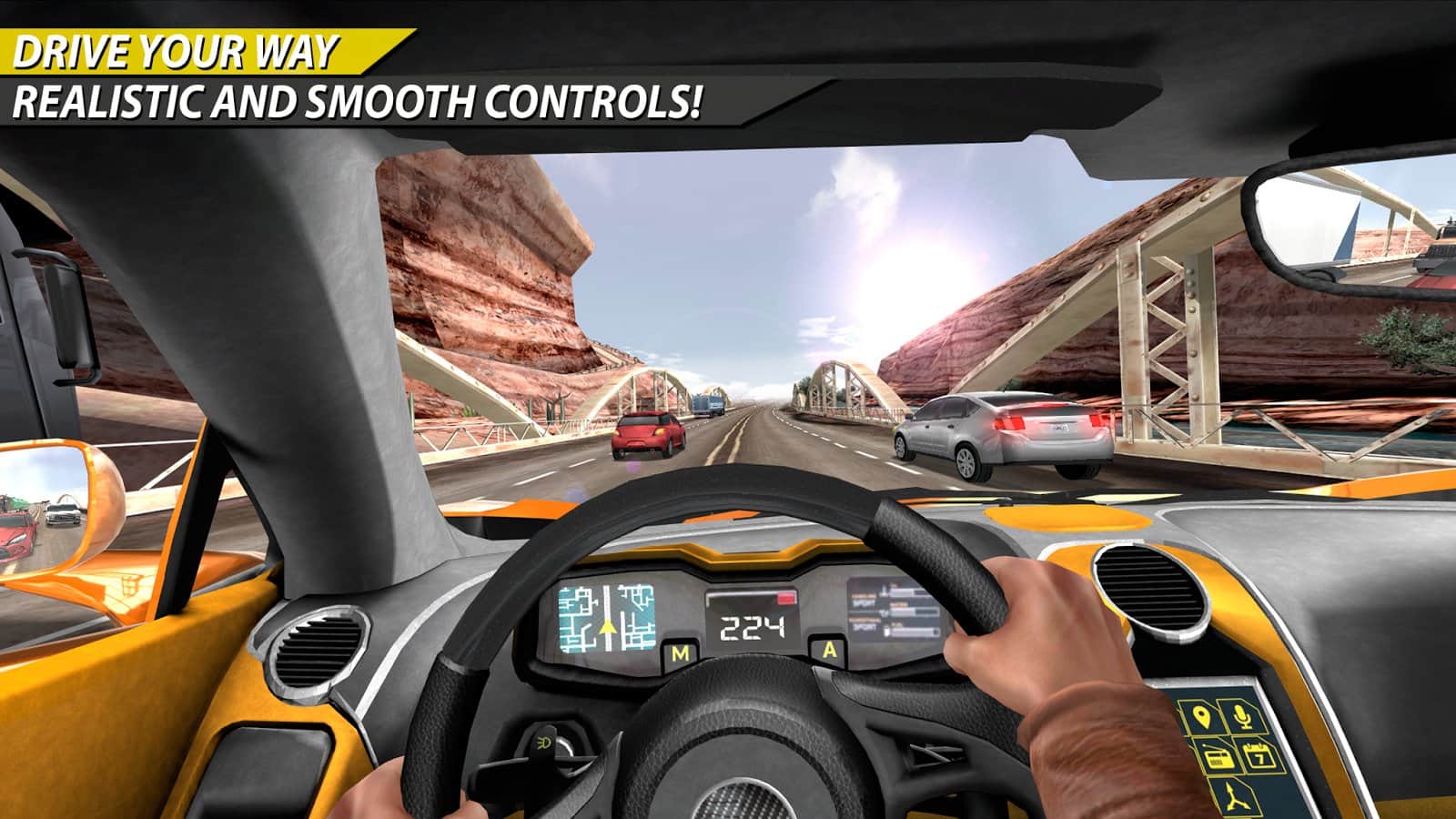Select the drone icon on the touchscreen panel
This screenshot has height=819, width=1456.
(1236, 797)
